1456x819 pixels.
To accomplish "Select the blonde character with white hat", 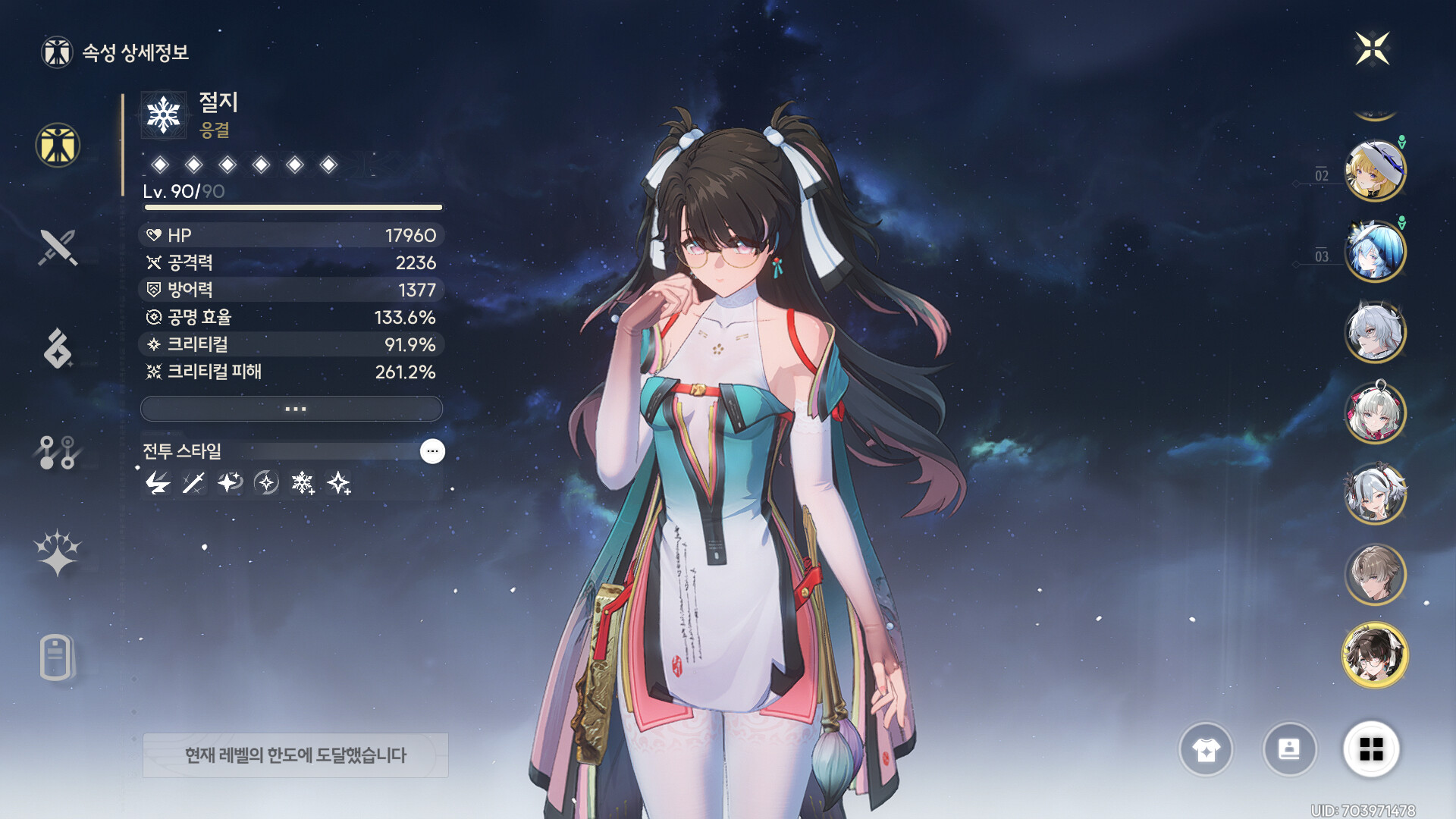I will point(1374,171).
